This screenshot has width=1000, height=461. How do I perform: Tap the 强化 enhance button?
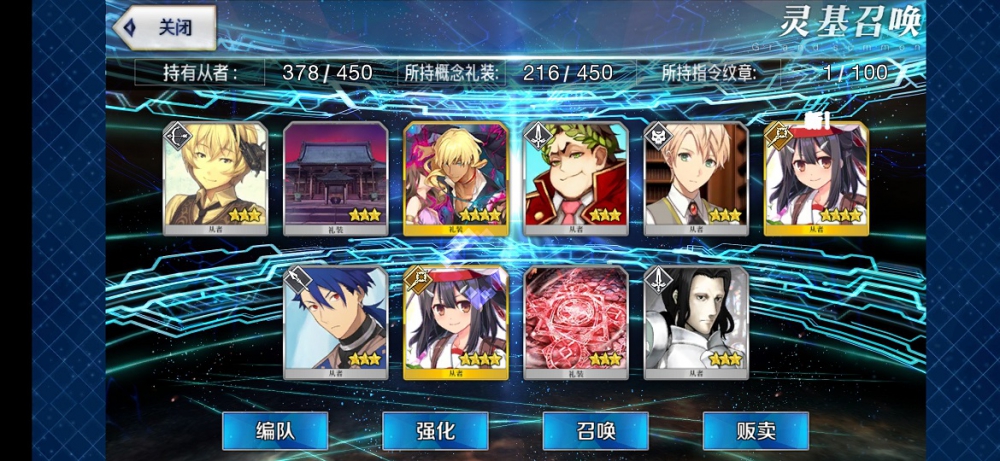(x=435, y=430)
